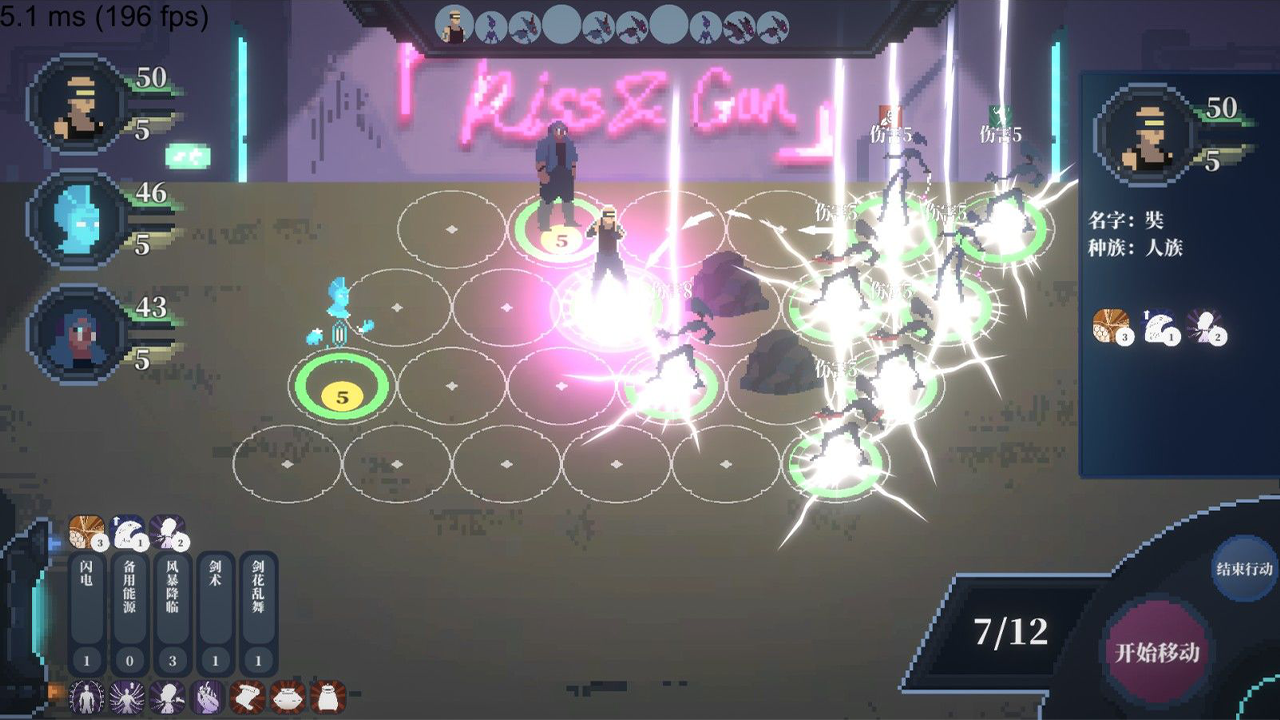Select the red scroll item icon
The image size is (1280, 720).
click(x=248, y=698)
